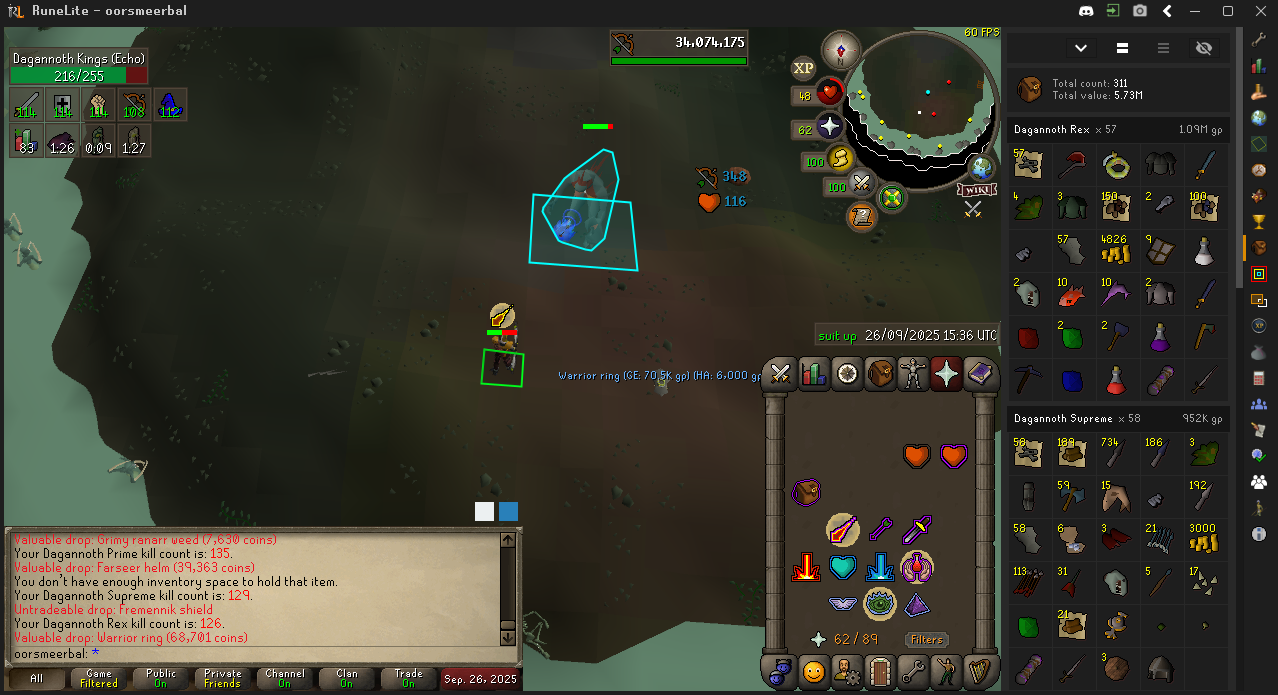The image size is (1278, 695).
Task: Open the Combat Options tab
Action: point(781,374)
